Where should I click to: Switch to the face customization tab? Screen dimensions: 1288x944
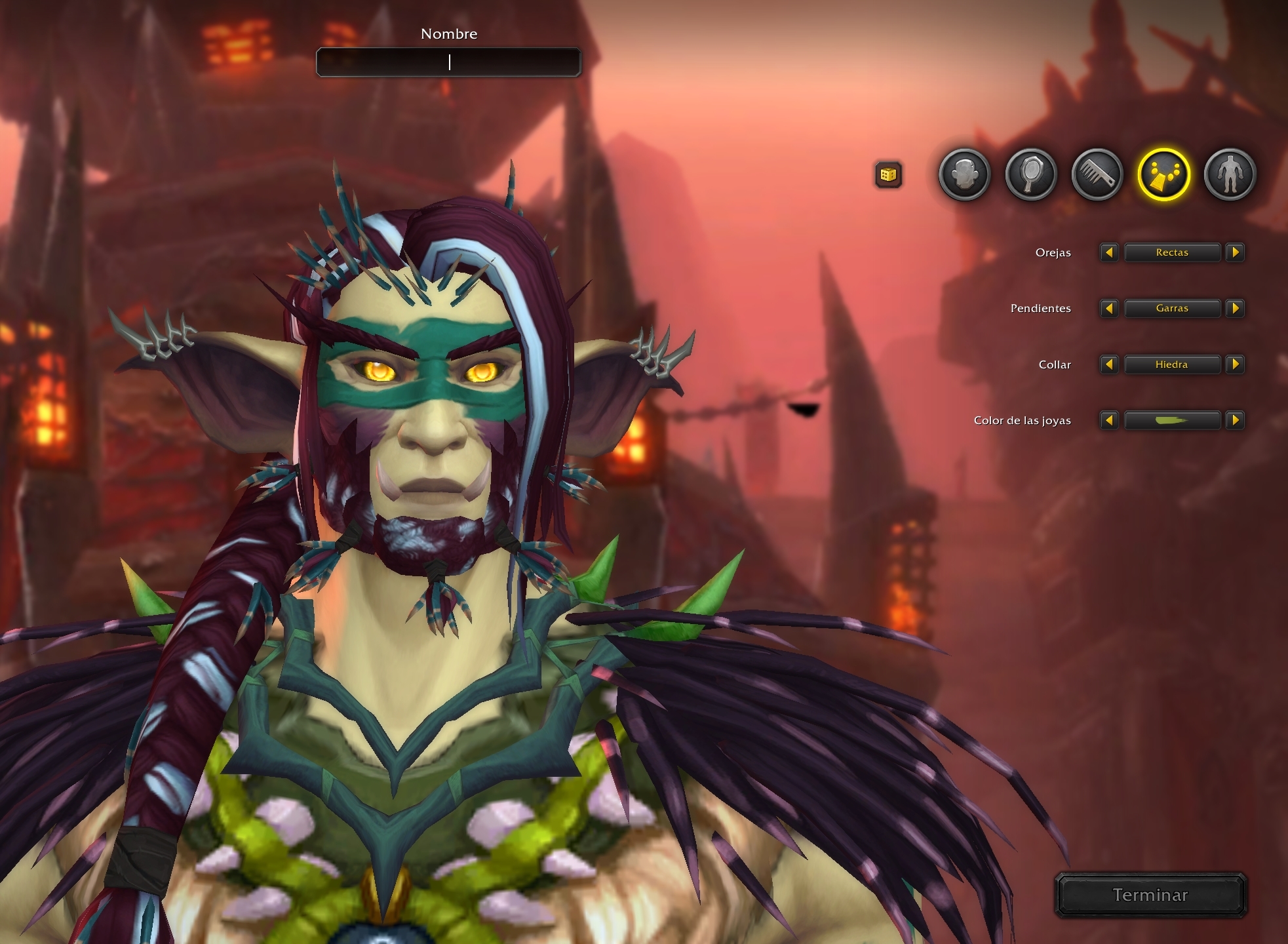(964, 175)
